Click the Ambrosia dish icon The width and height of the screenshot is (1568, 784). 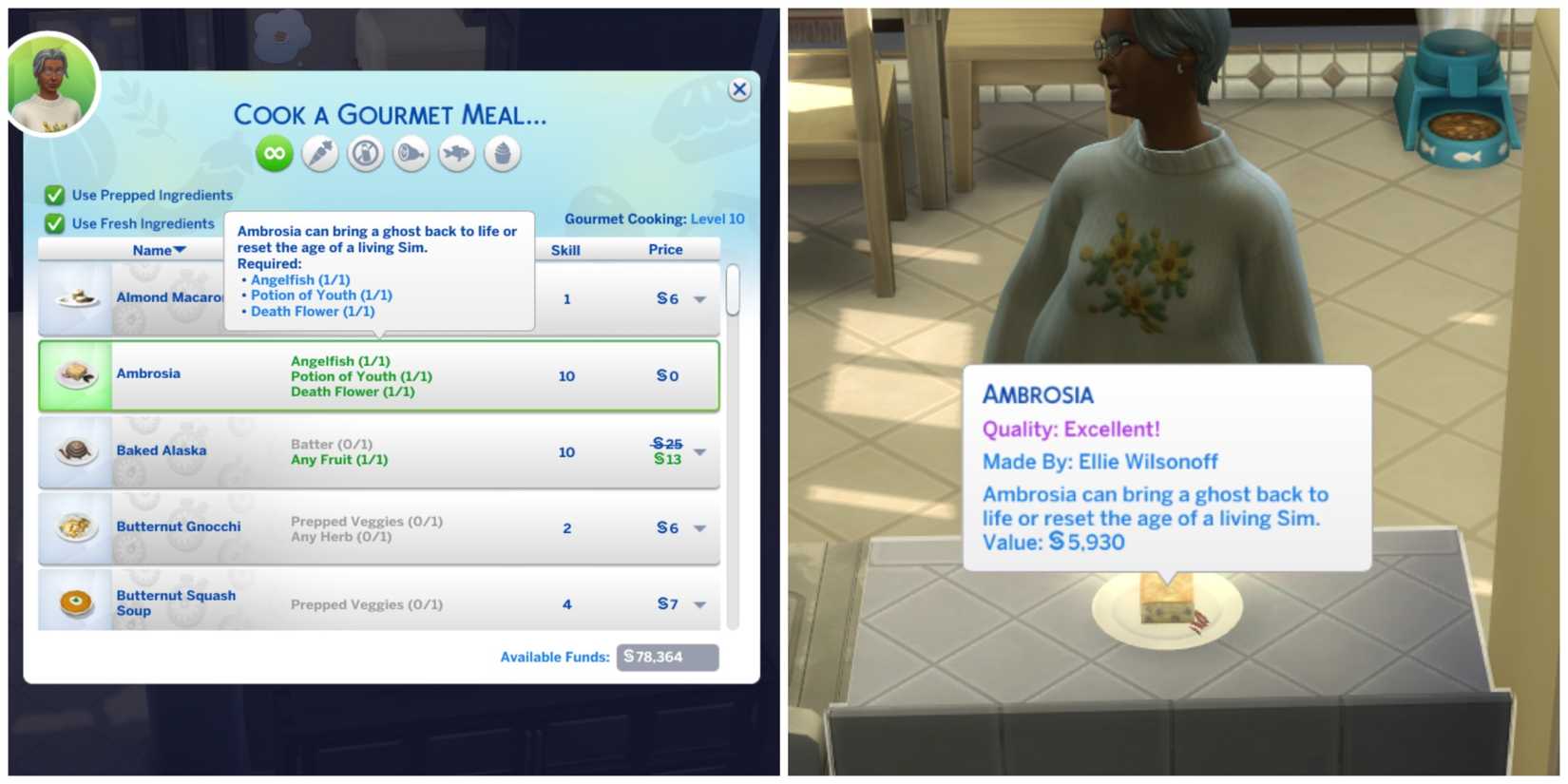click(76, 373)
